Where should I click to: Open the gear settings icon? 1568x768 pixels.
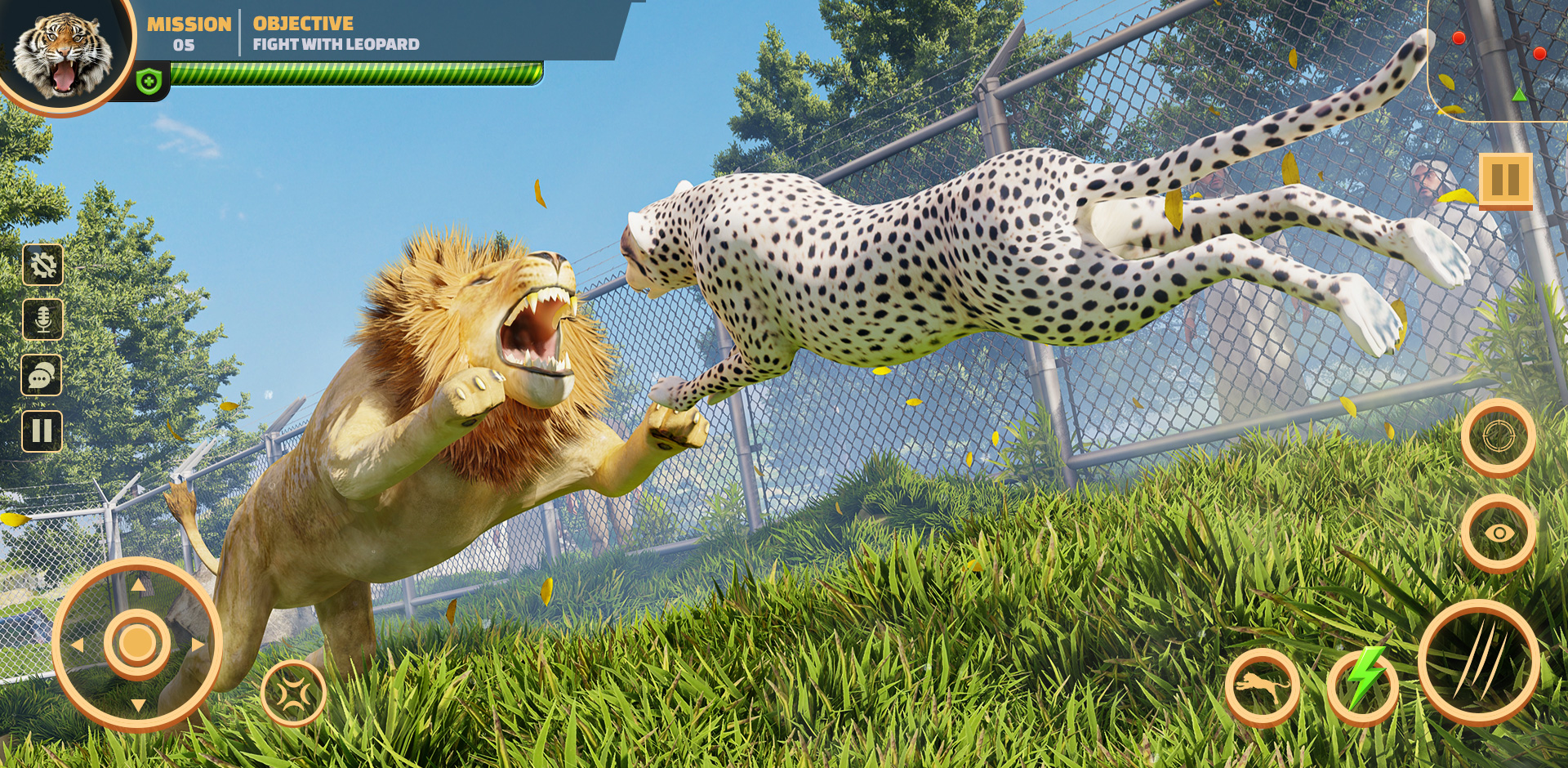pos(42,265)
